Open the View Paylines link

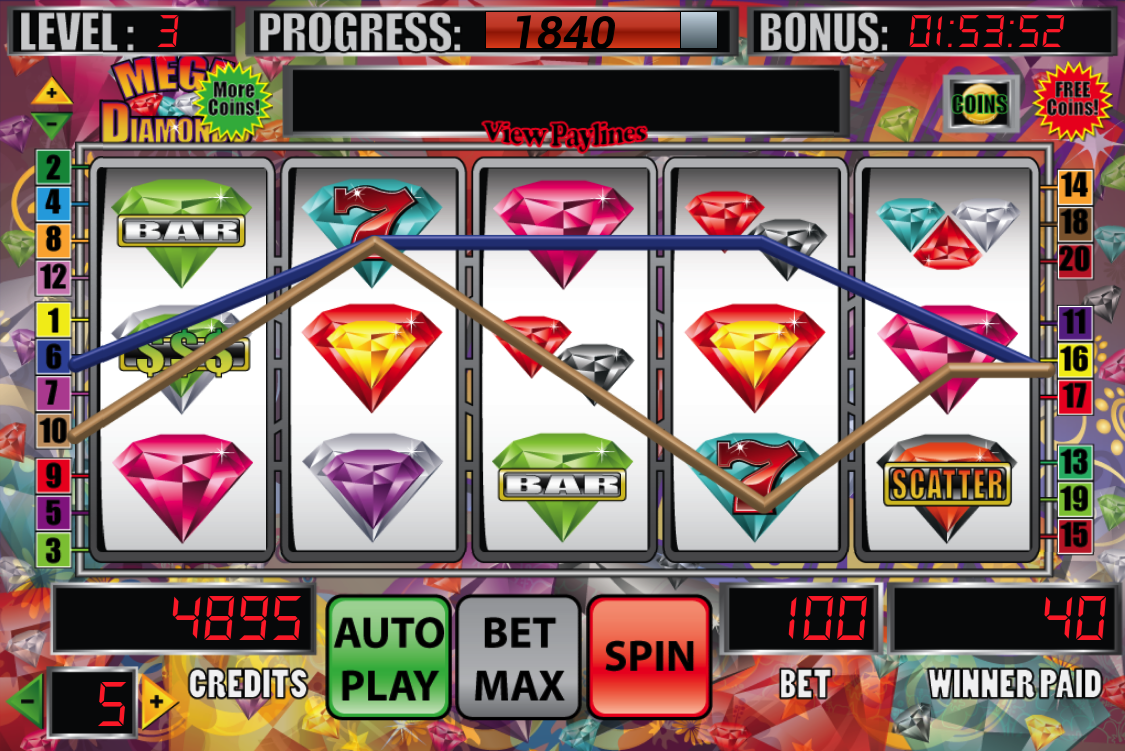(565, 133)
